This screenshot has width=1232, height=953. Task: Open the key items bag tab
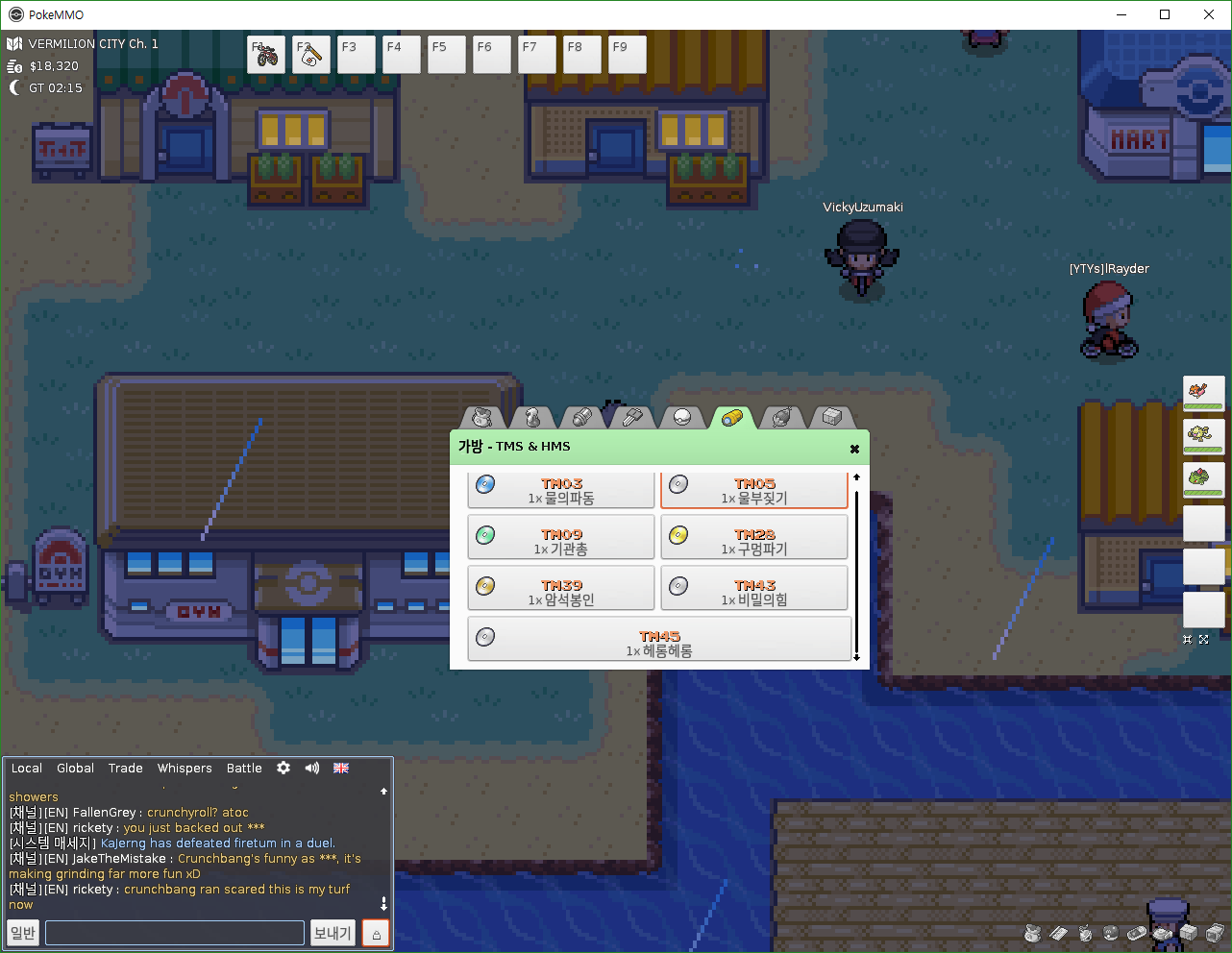(631, 418)
